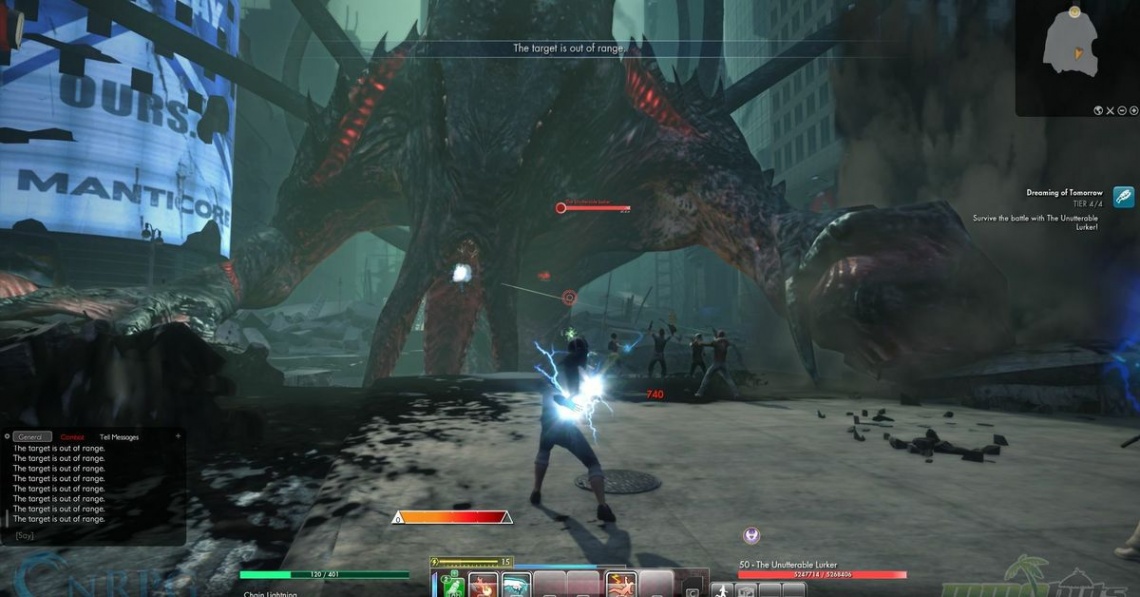Open the world map via the globe icon
Screen dimensions: 1140x597
coord(1098,110)
